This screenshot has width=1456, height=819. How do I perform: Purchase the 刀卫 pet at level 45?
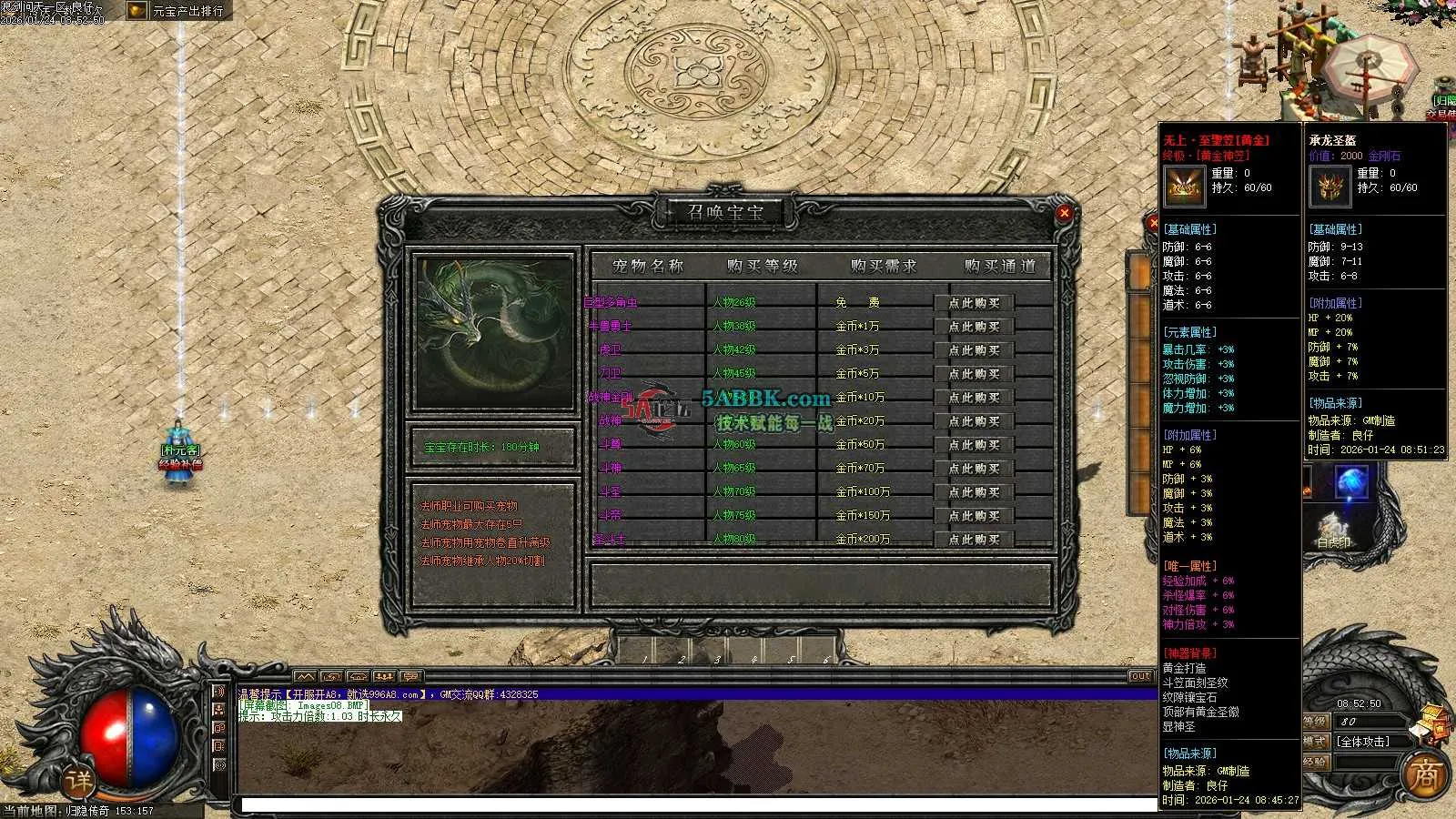tap(974, 374)
